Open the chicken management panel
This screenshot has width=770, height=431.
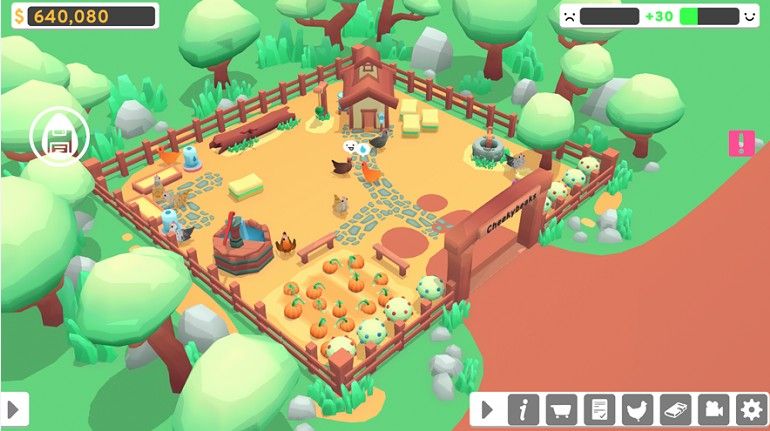(637, 409)
